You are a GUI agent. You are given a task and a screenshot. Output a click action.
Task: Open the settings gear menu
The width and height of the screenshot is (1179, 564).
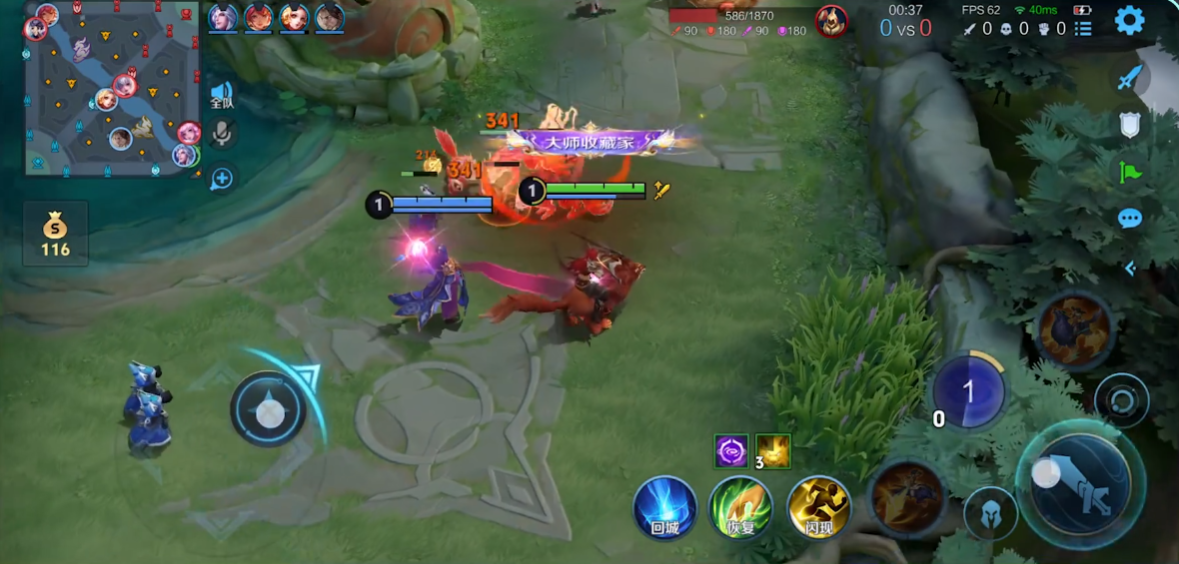pyautogui.click(x=1129, y=20)
